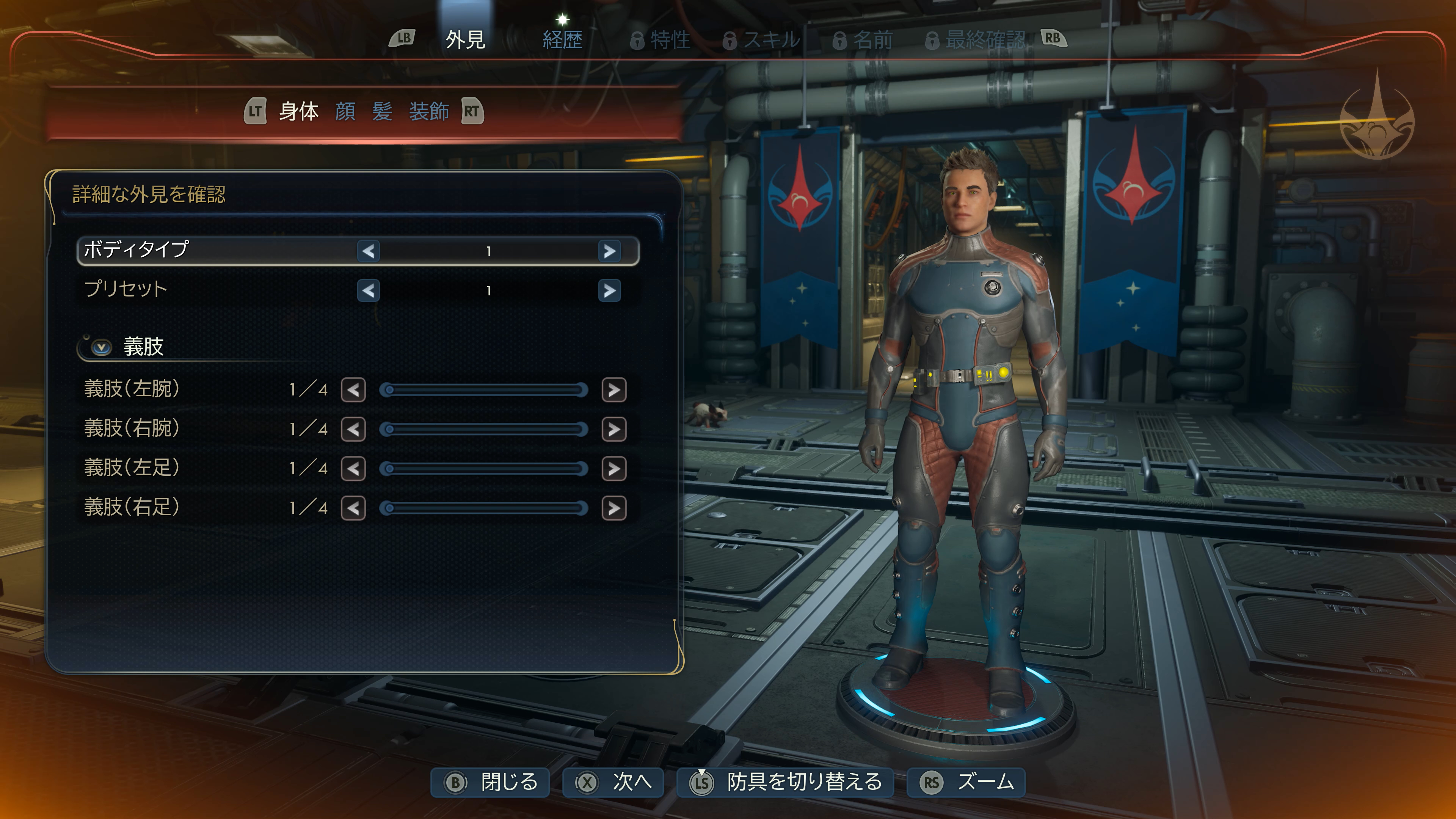Step プリセット back with the left arrow

coord(369,290)
